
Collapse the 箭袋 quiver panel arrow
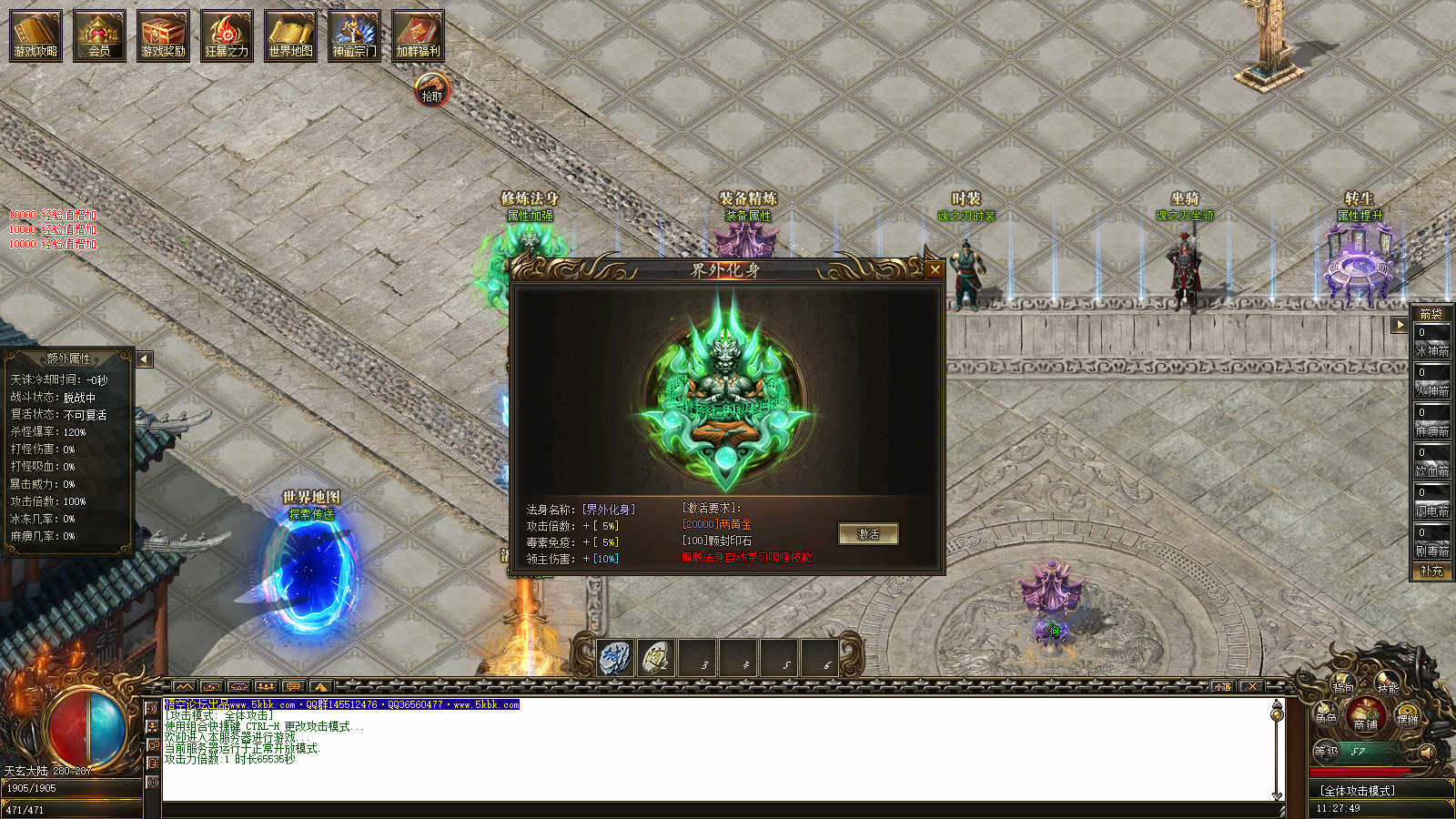pos(1400,325)
